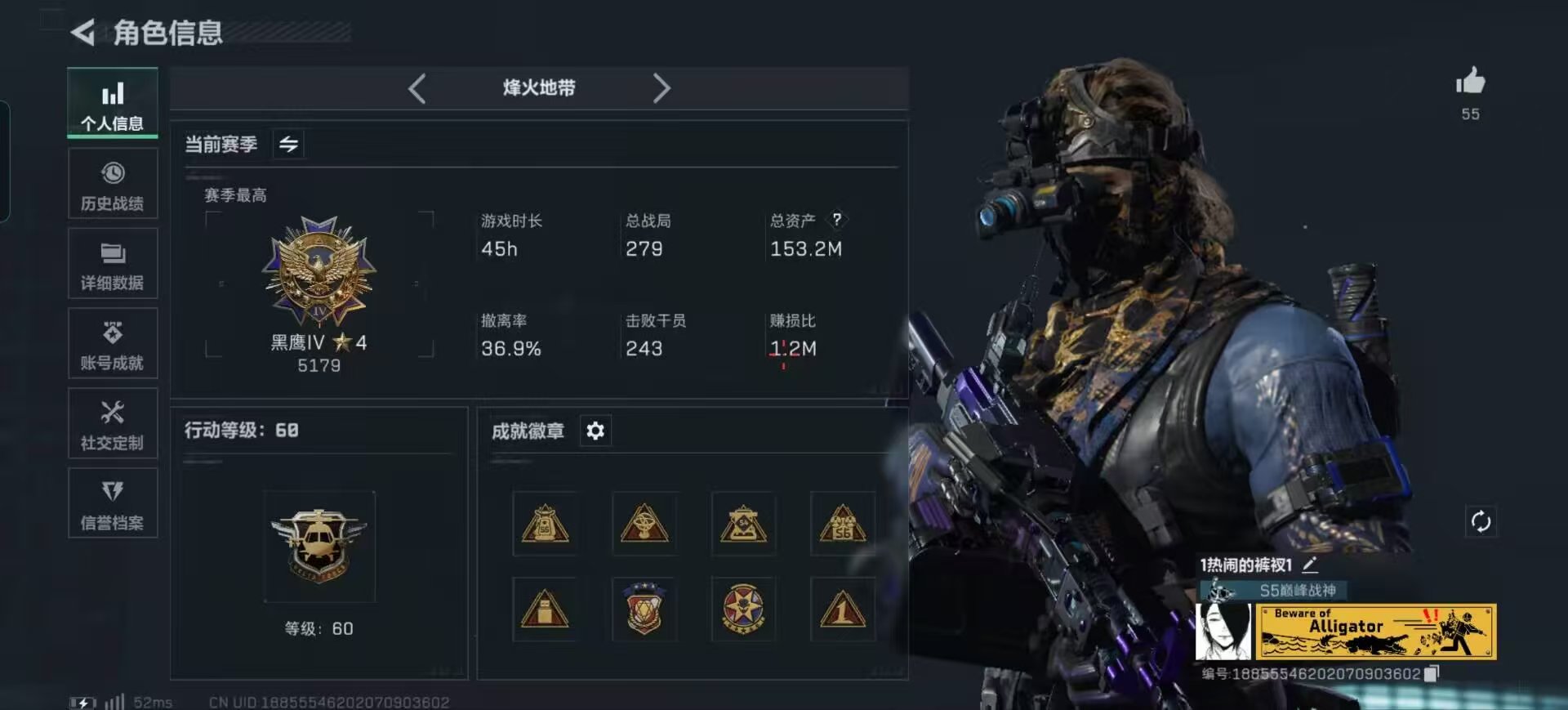The image size is (1568, 710).
Task: Switch to the previous mode with the left arrow
Action: pyautogui.click(x=416, y=88)
